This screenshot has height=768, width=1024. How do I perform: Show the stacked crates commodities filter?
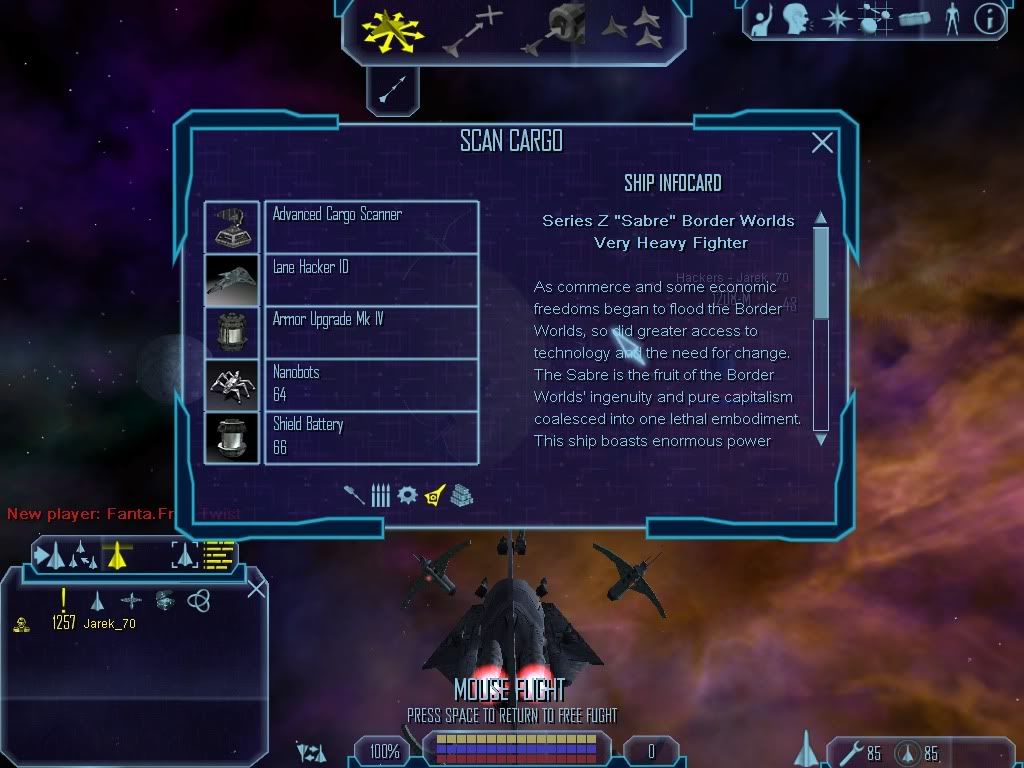click(x=461, y=495)
